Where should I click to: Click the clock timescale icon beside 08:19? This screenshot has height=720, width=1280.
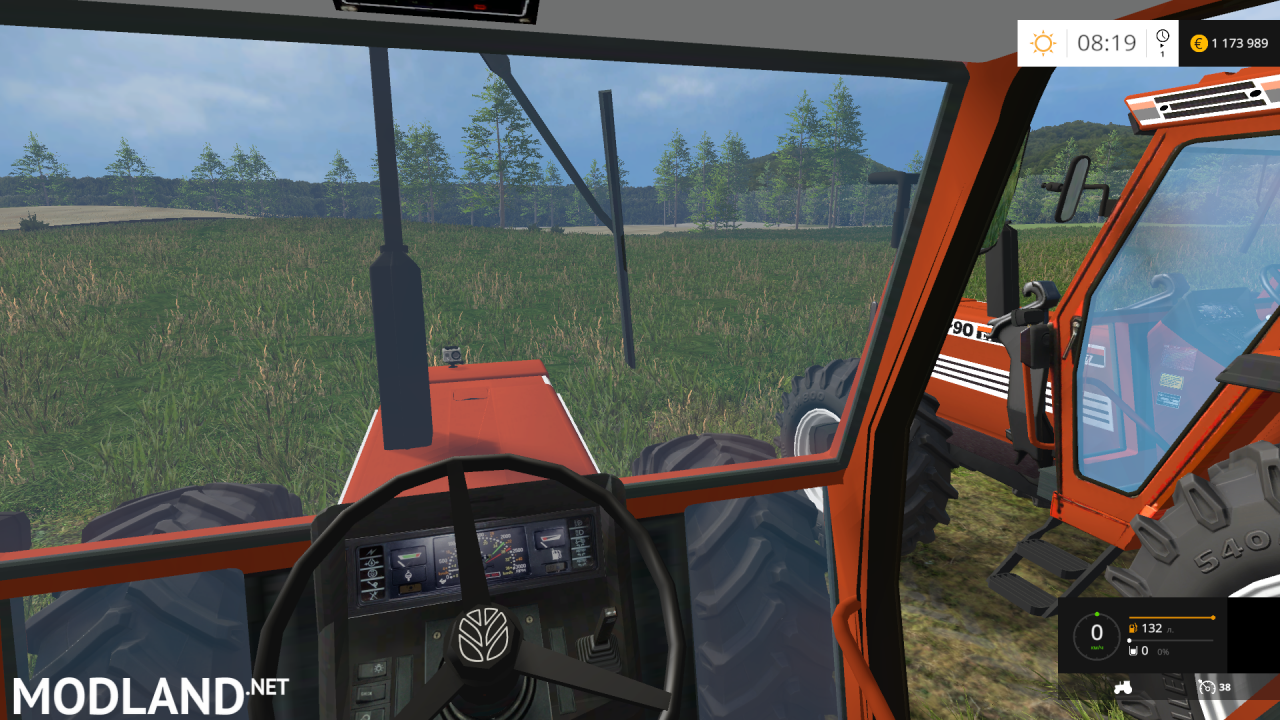pyautogui.click(x=1162, y=35)
